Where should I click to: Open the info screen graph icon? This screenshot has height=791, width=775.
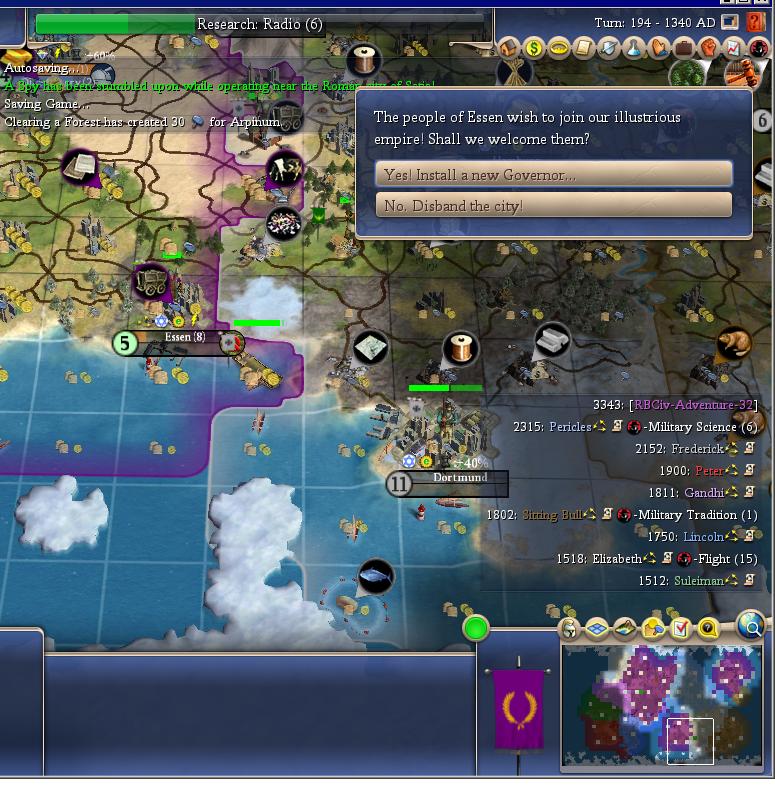734,48
